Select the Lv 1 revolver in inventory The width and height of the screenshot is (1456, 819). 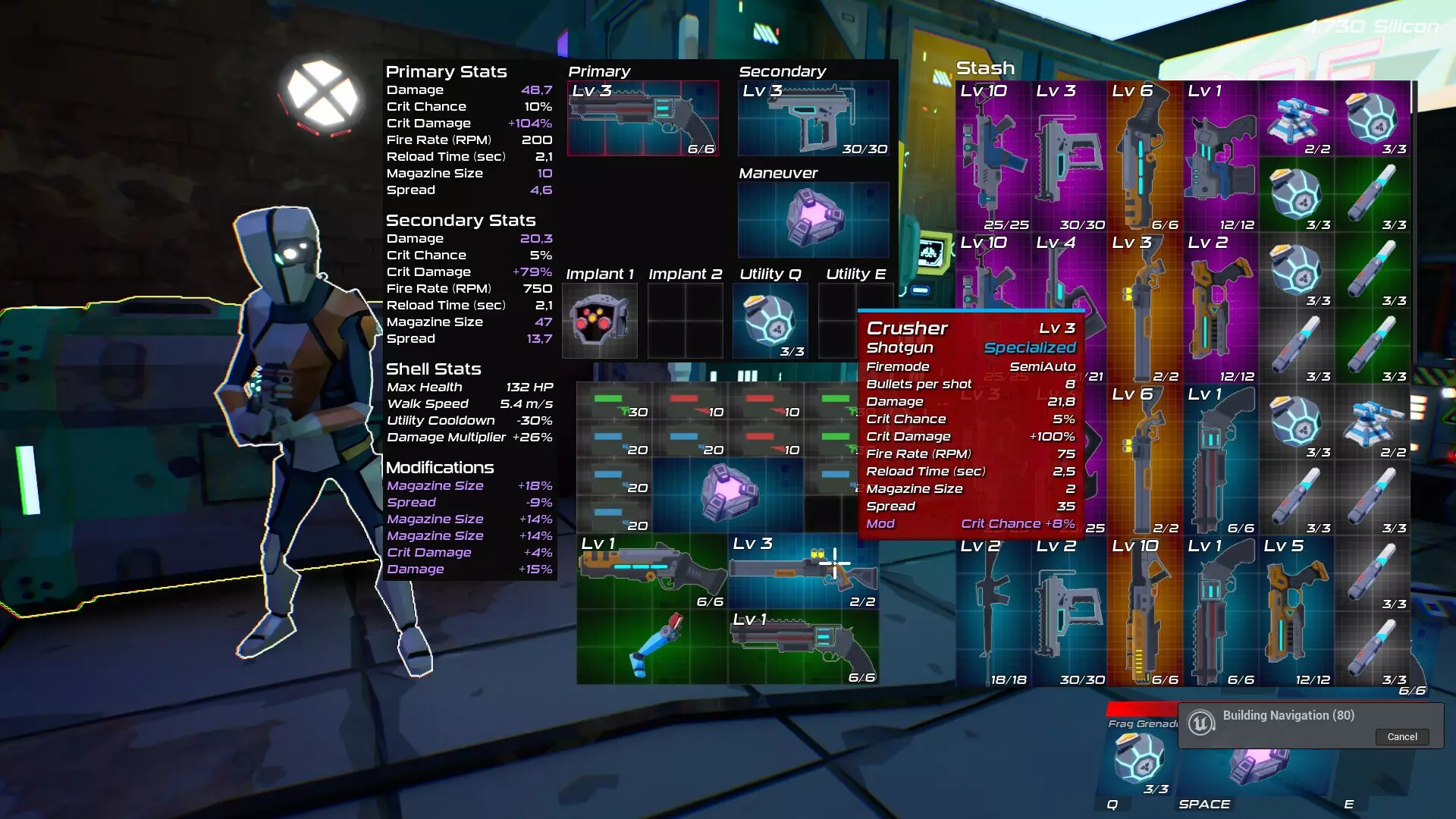(804, 647)
